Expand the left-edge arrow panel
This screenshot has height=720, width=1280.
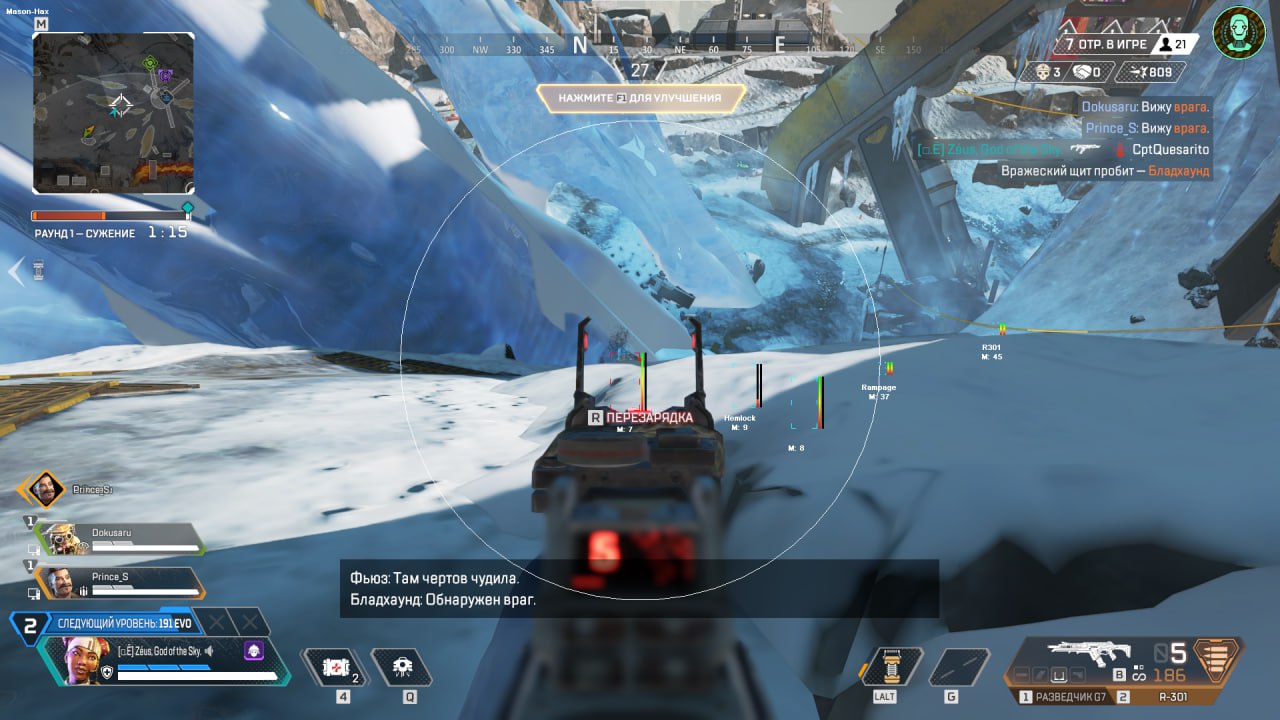pos(16,271)
